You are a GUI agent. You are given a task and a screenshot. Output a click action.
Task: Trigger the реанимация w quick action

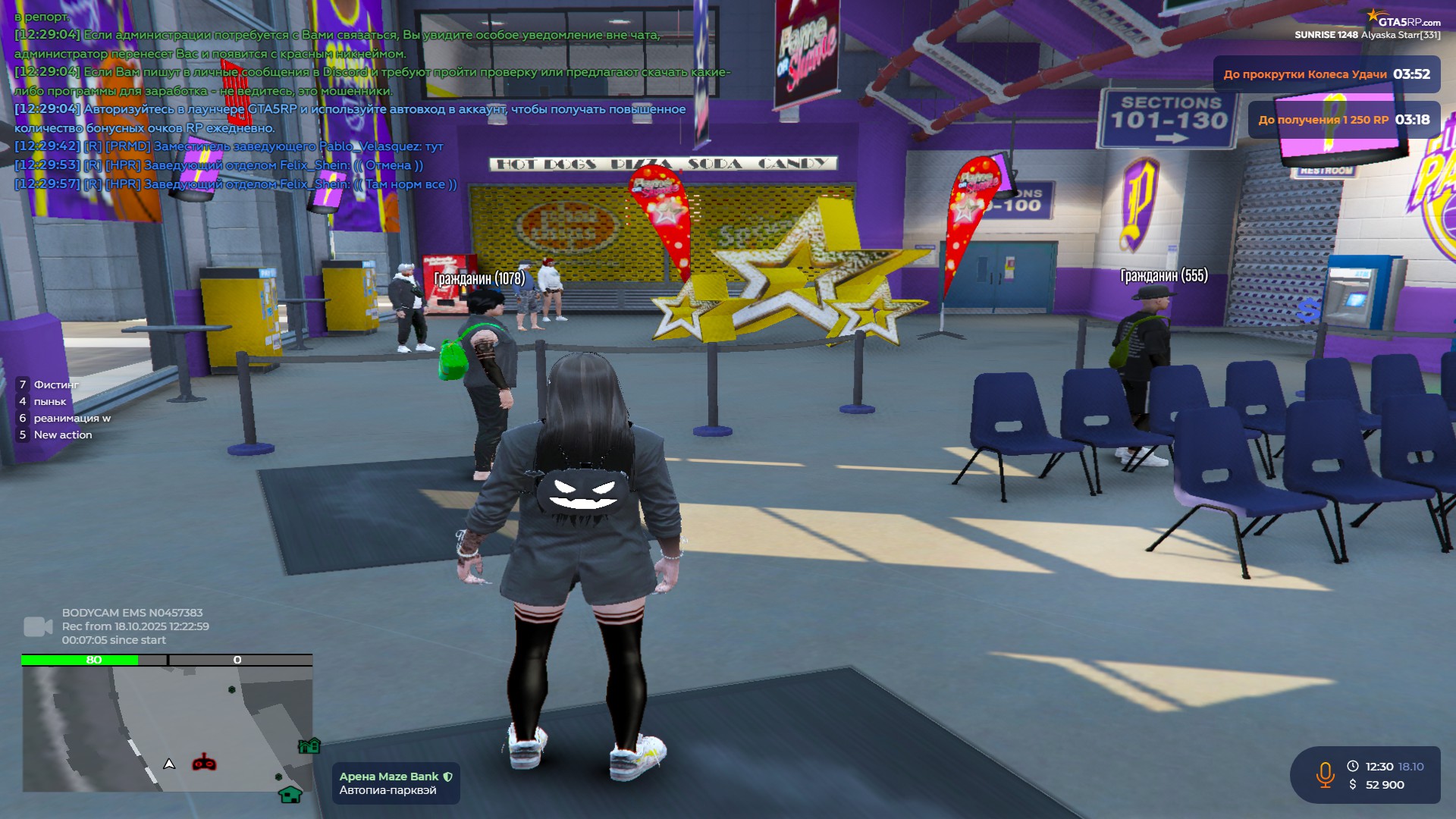(71, 418)
